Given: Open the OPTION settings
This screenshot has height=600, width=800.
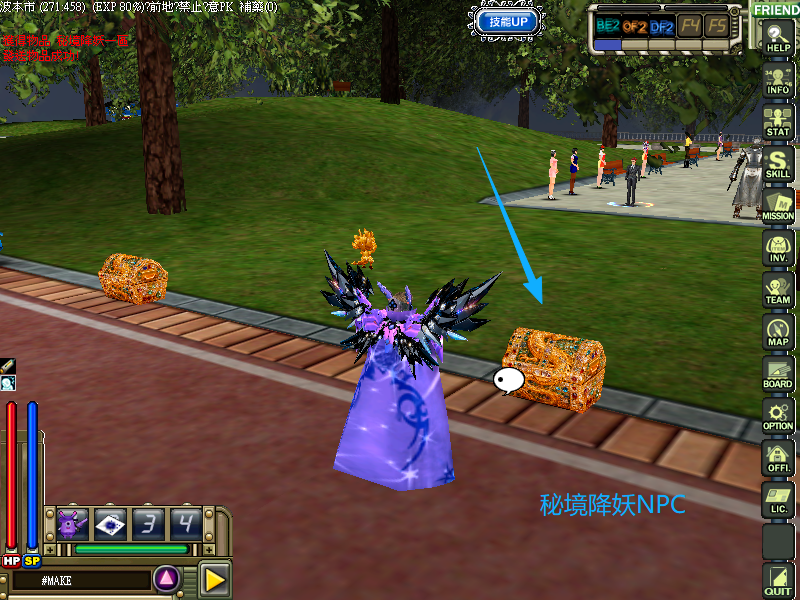Looking at the screenshot, I should (778, 416).
